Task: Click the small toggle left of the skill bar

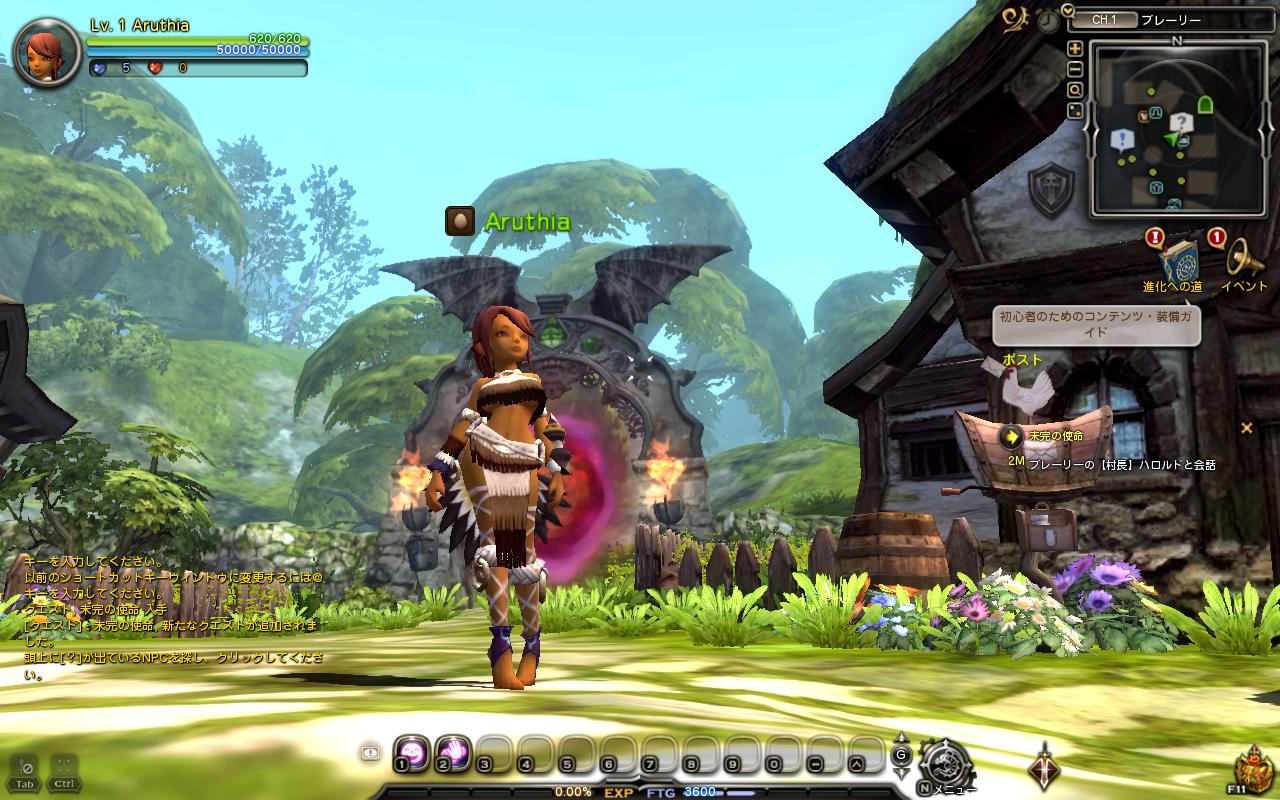Action: pyautogui.click(x=370, y=754)
